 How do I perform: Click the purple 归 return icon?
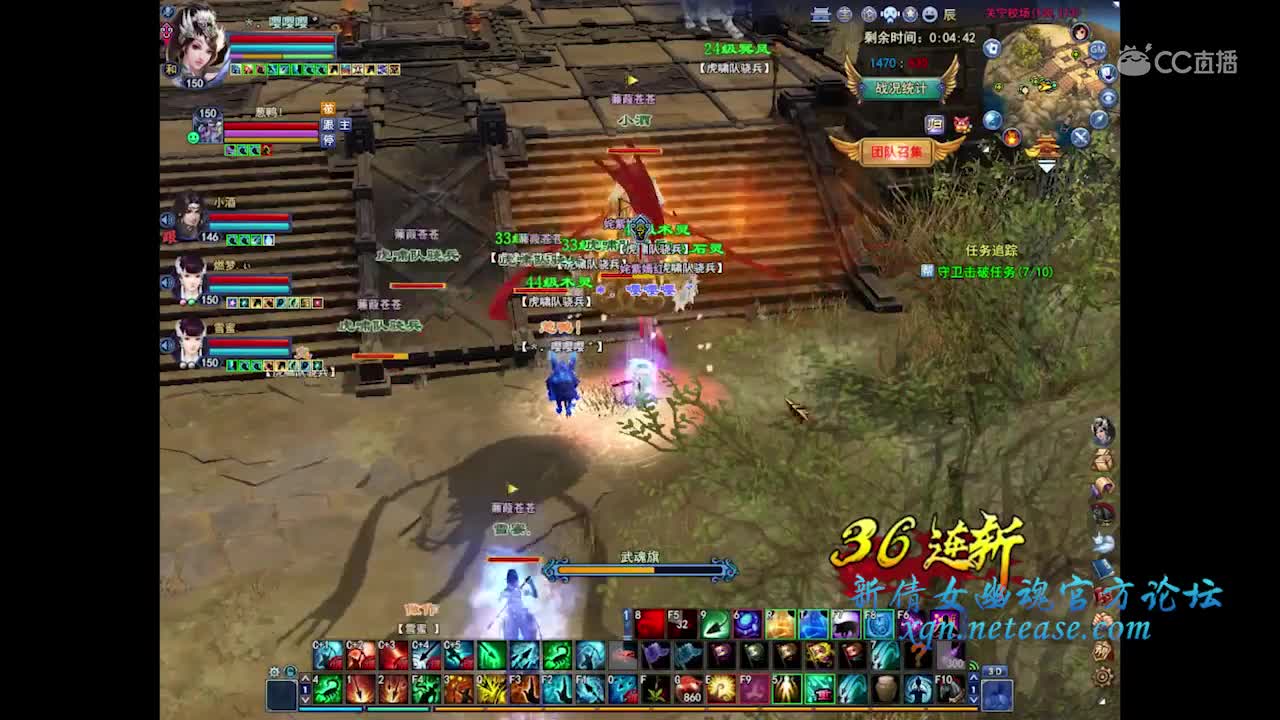pos(933,125)
